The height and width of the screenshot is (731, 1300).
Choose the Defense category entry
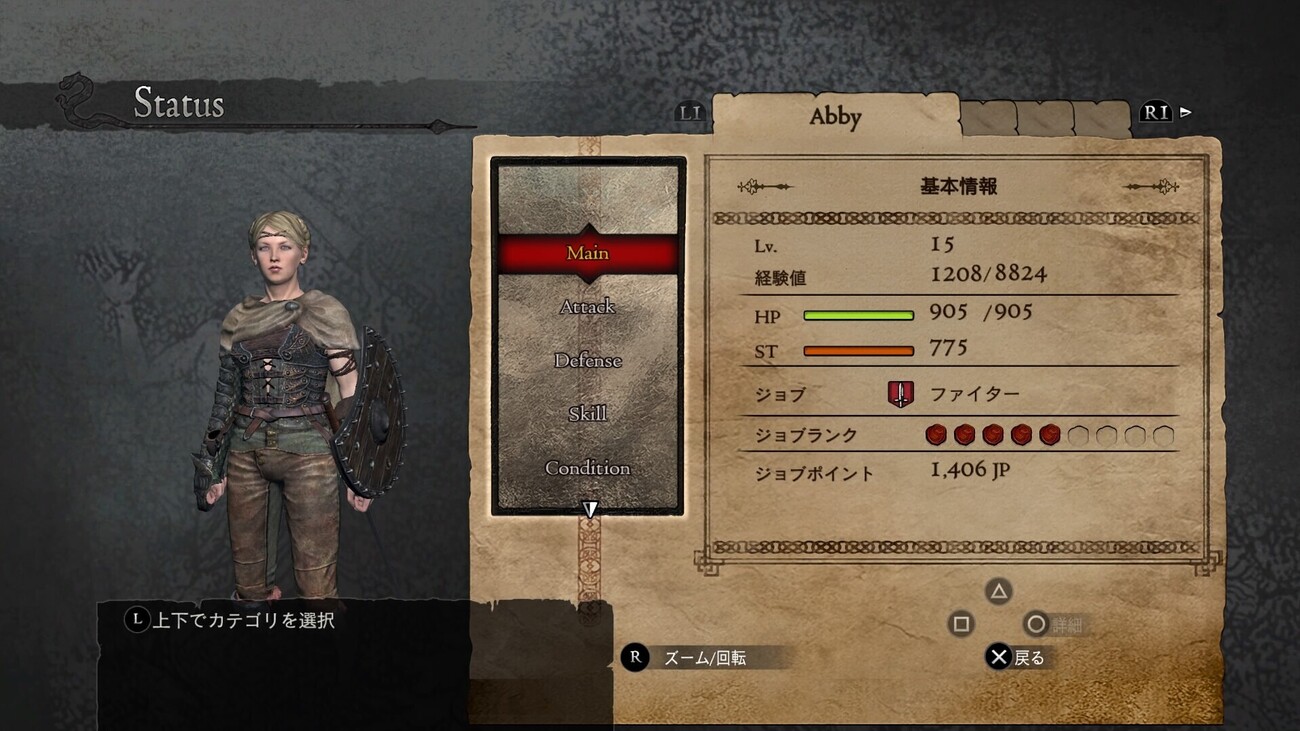click(588, 361)
